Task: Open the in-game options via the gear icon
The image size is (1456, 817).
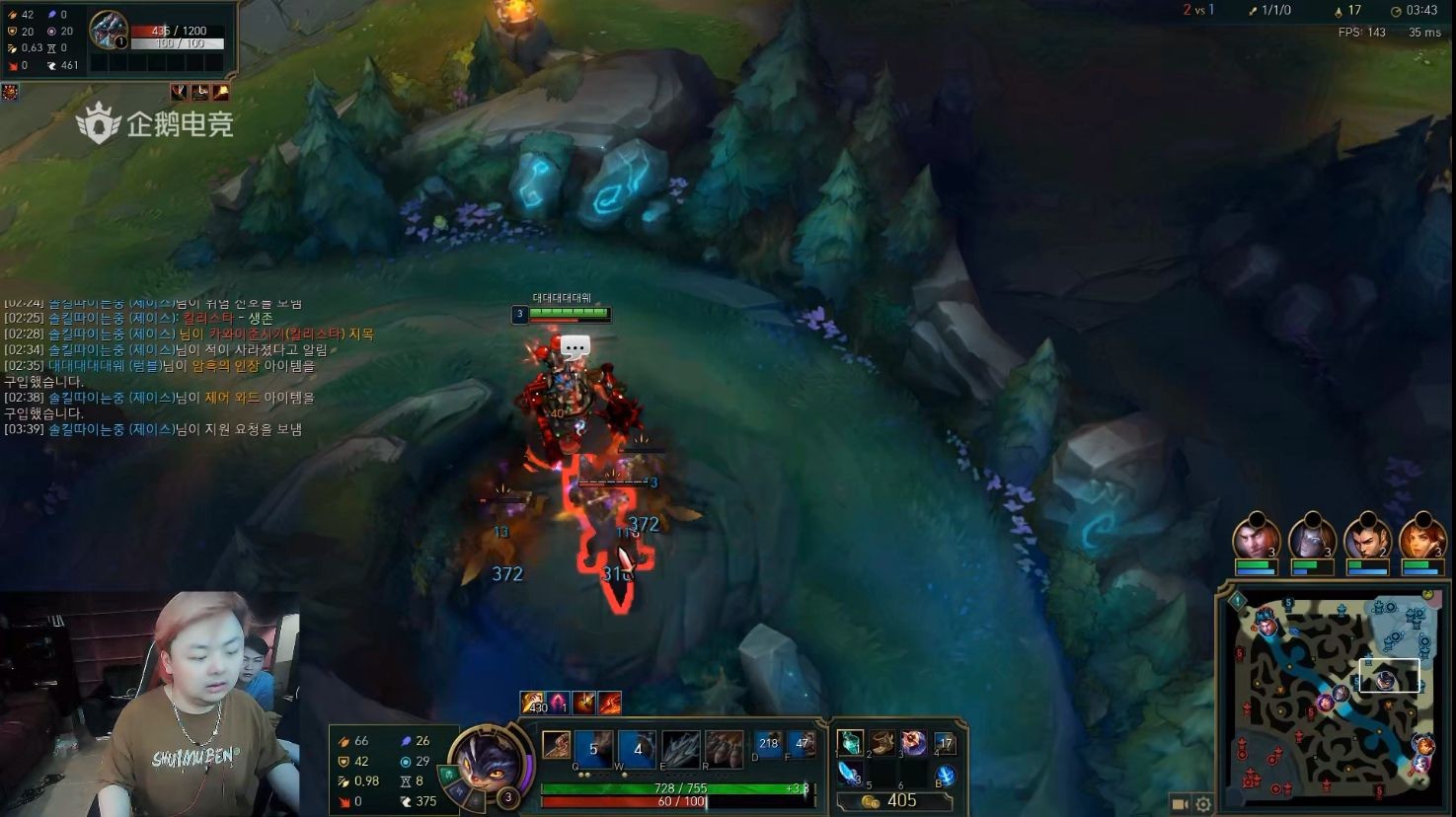Action: point(1204,804)
